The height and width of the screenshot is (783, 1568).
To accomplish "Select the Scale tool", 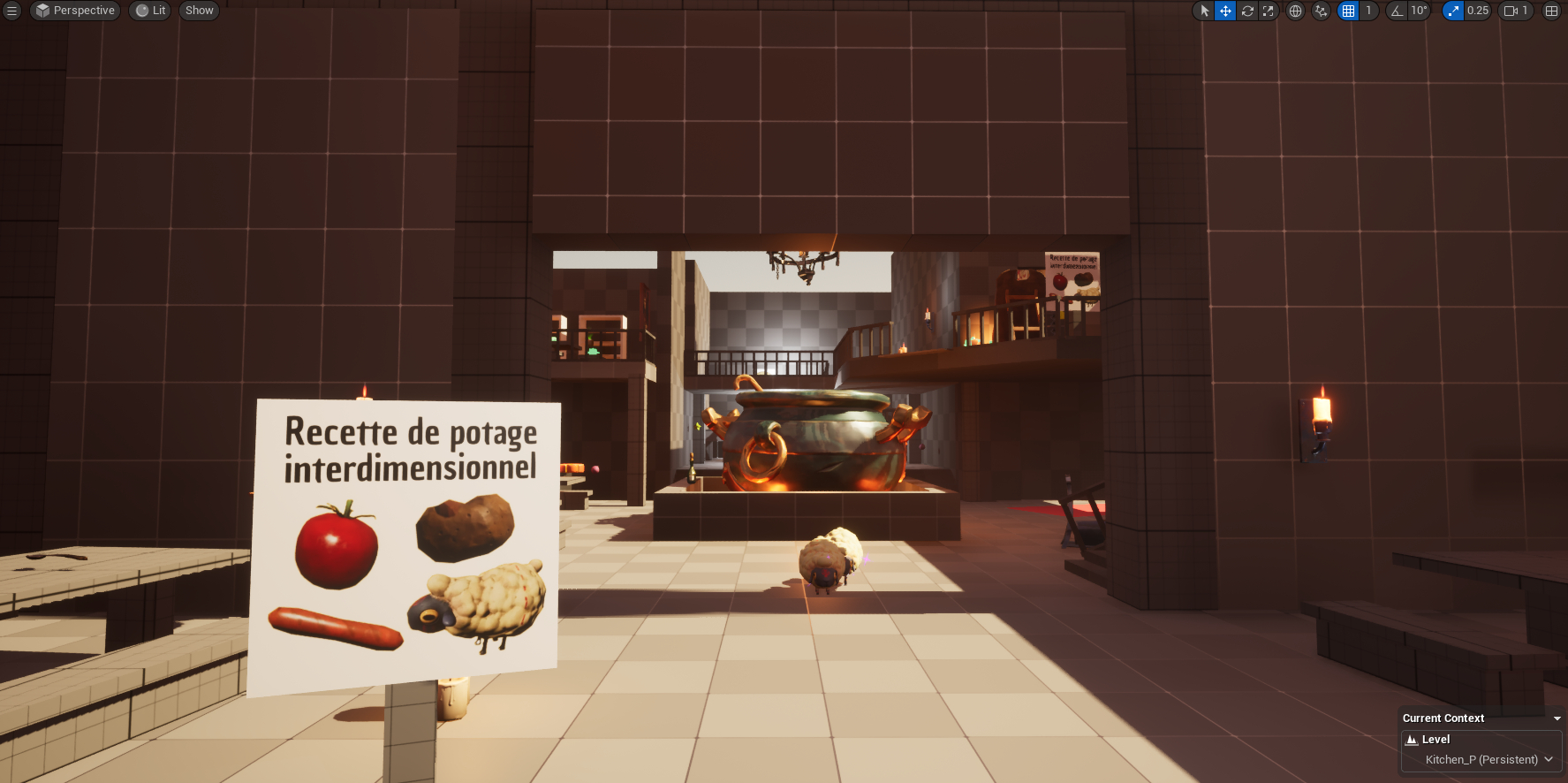I will coord(1269,11).
